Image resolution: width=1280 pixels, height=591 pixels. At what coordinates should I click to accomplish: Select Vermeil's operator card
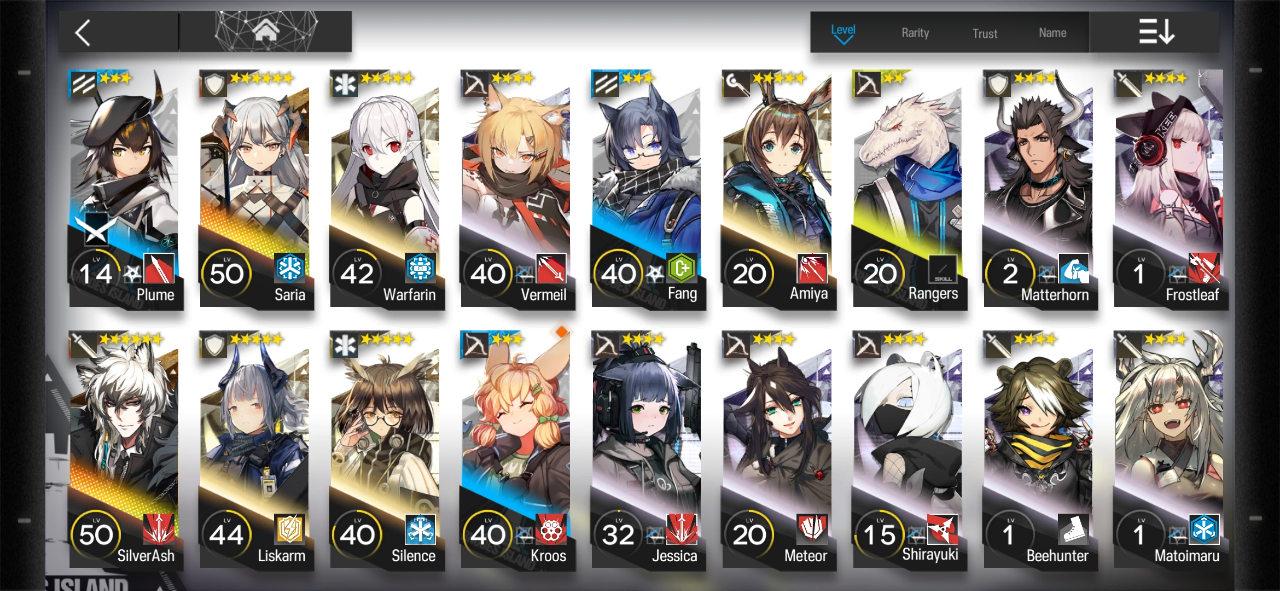tap(515, 185)
